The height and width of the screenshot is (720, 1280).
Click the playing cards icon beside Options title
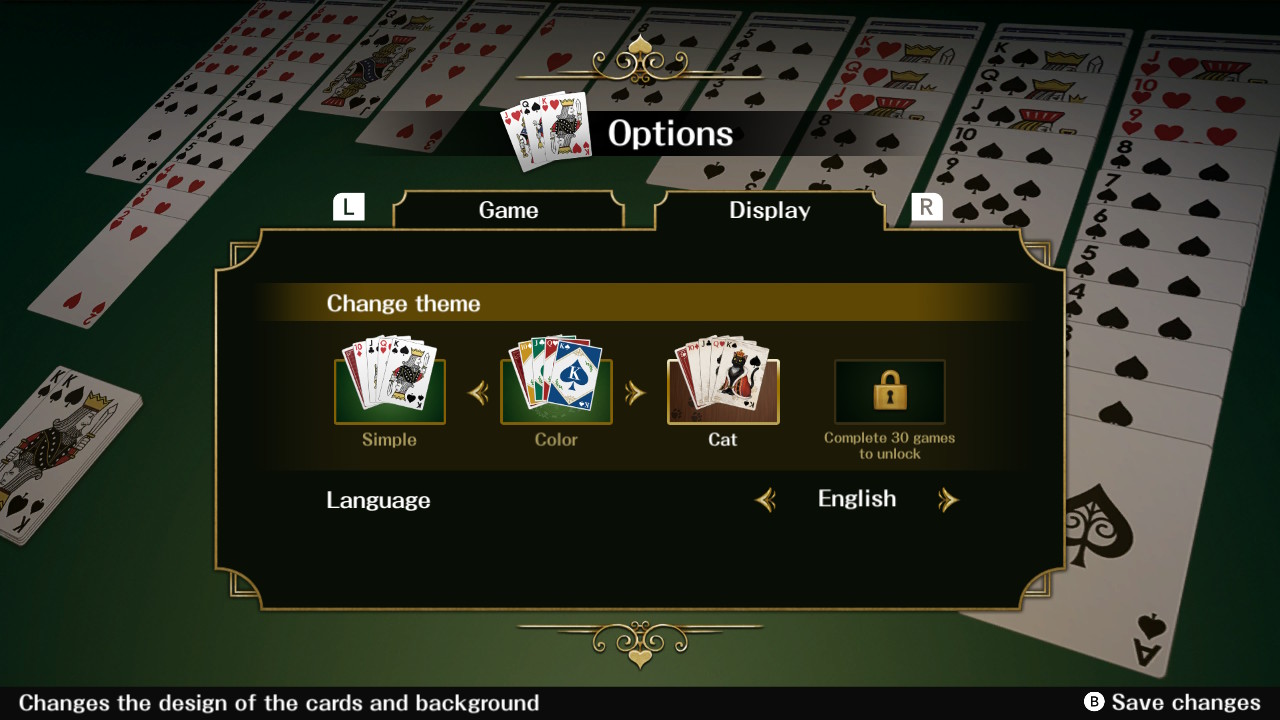click(547, 131)
